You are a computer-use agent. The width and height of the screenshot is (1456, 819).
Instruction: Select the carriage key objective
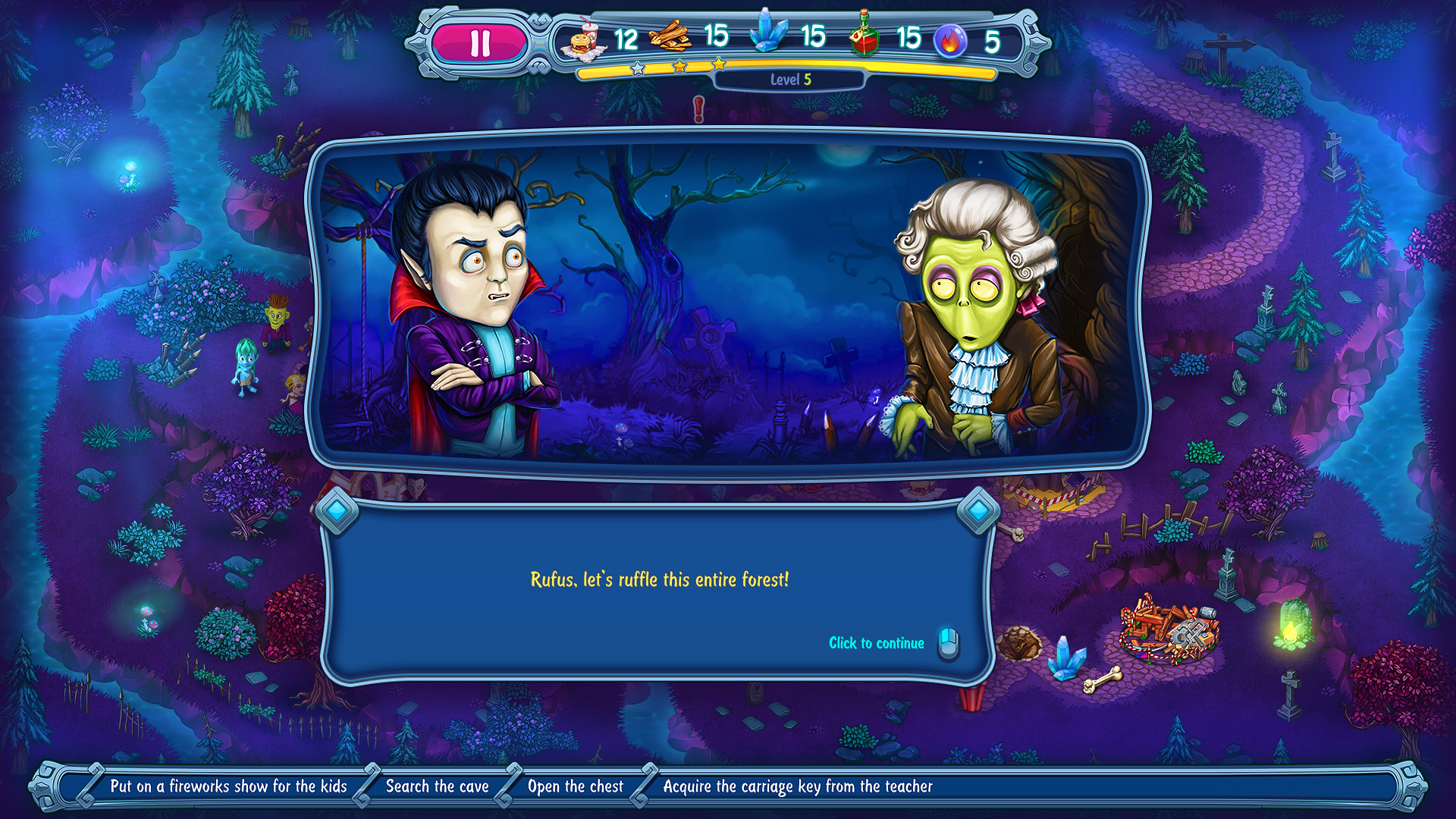click(x=797, y=786)
